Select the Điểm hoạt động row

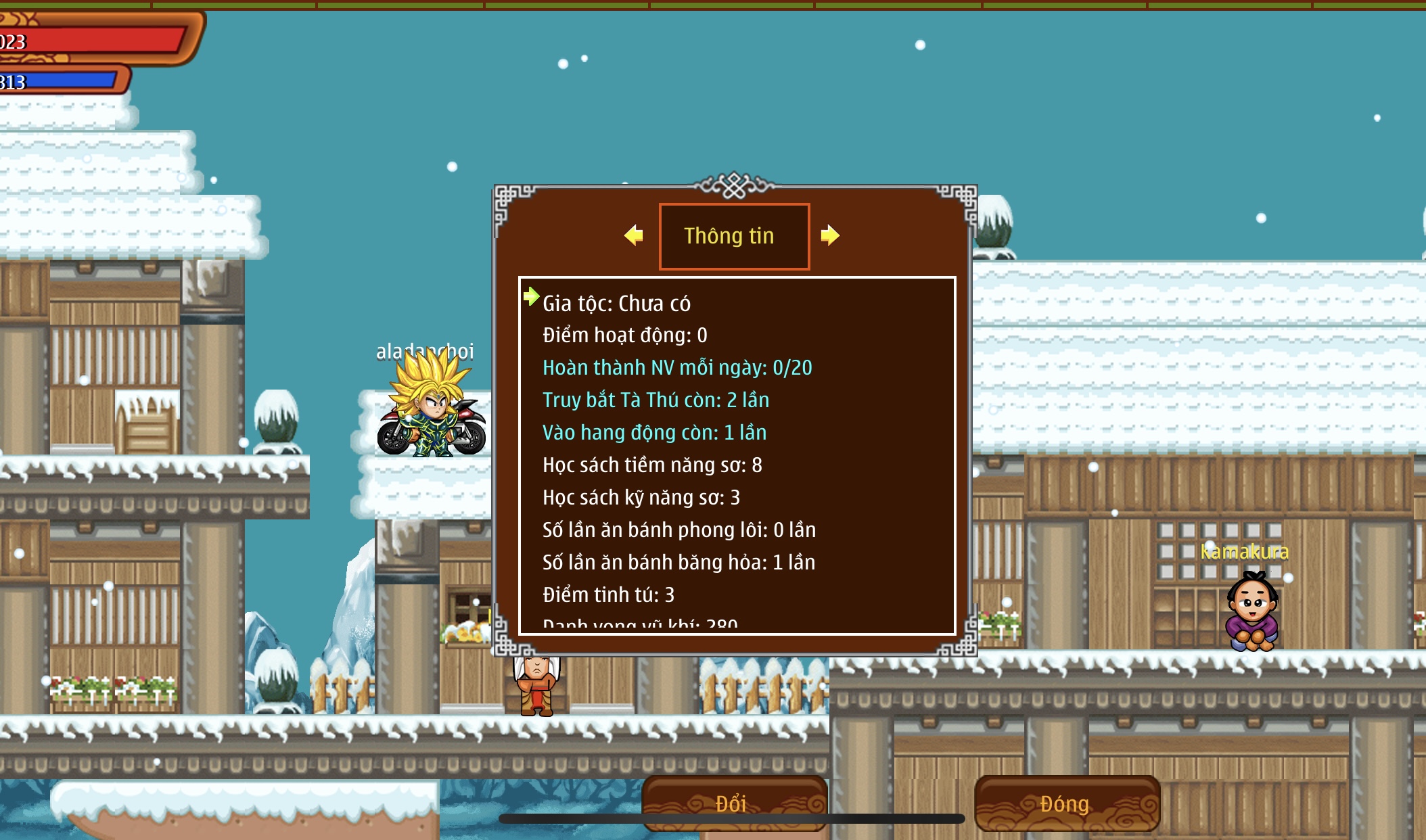[x=624, y=335]
